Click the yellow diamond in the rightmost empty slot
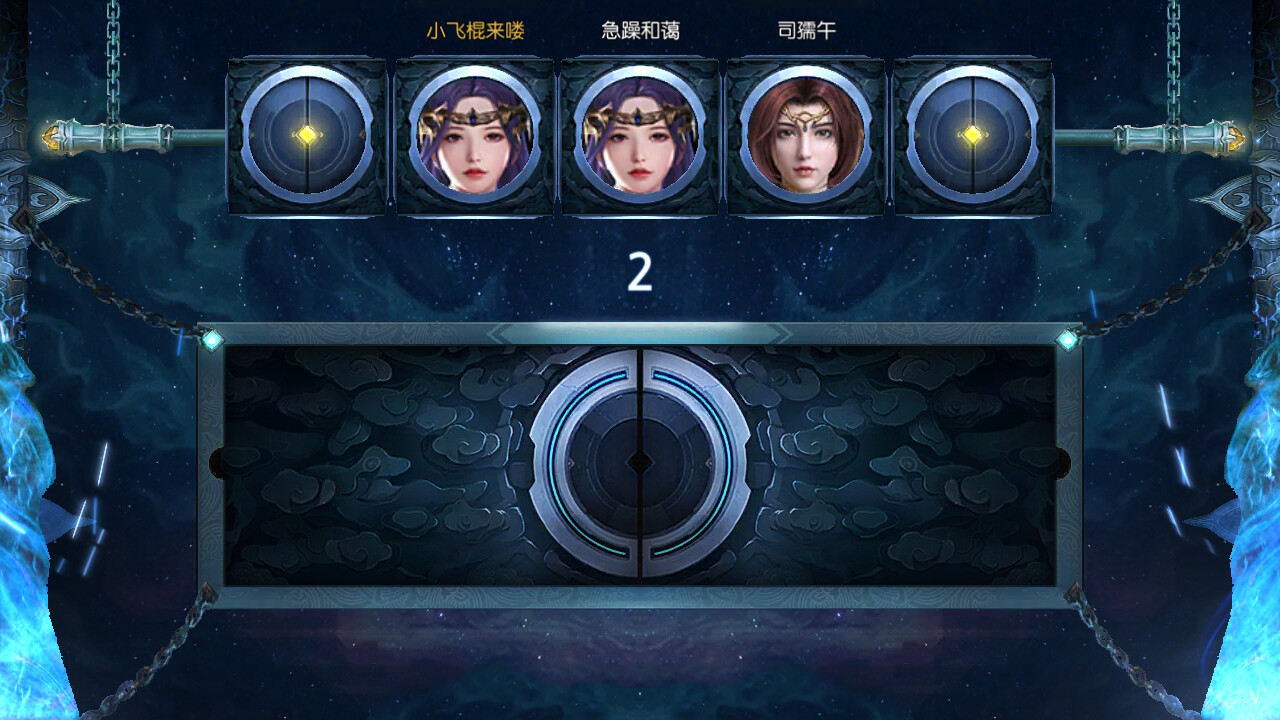This screenshot has width=1280, height=720. click(972, 135)
